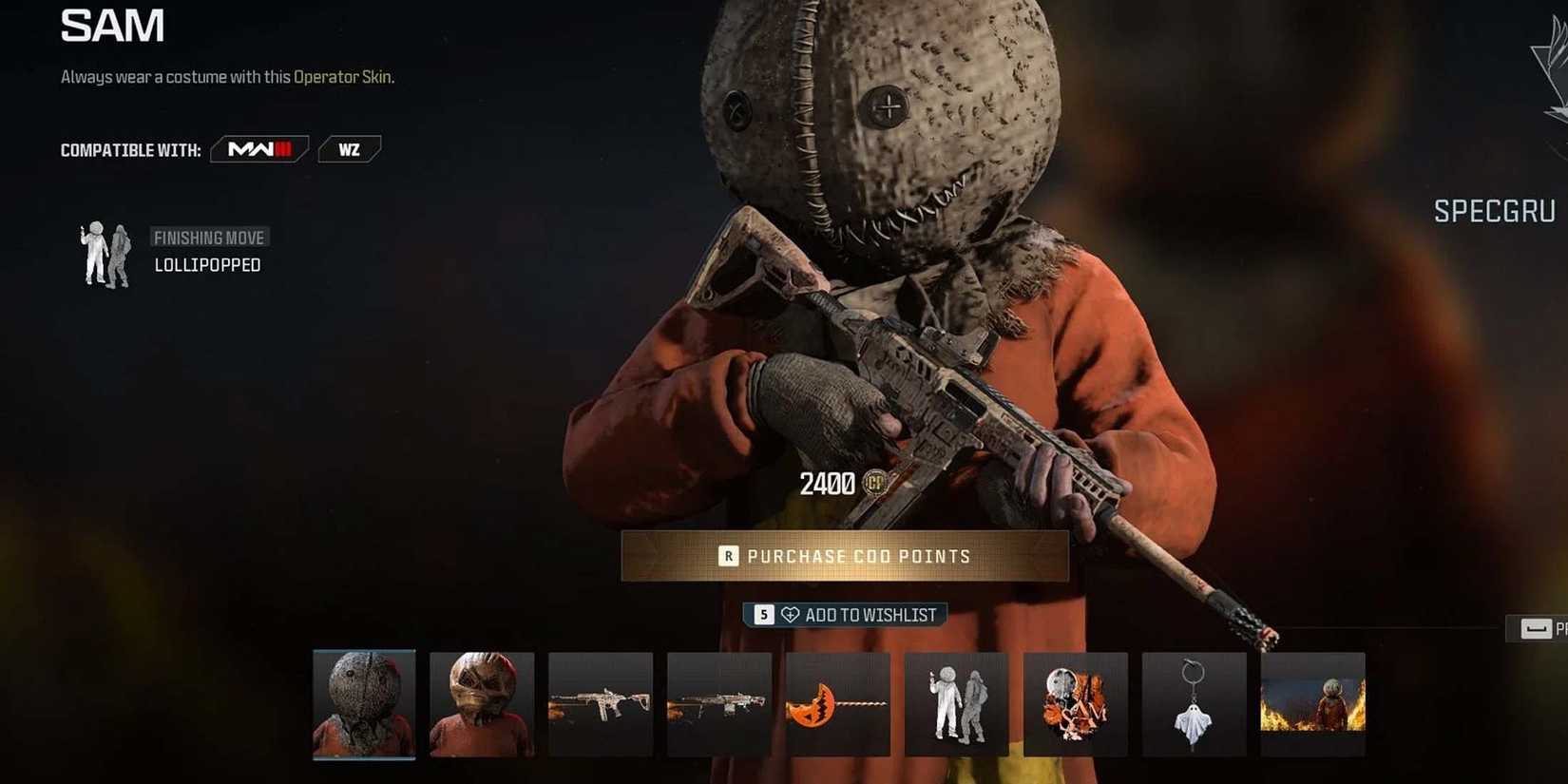1568x784 pixels.
Task: View the Sam emblem artwork item
Action: pyautogui.click(x=1076, y=703)
